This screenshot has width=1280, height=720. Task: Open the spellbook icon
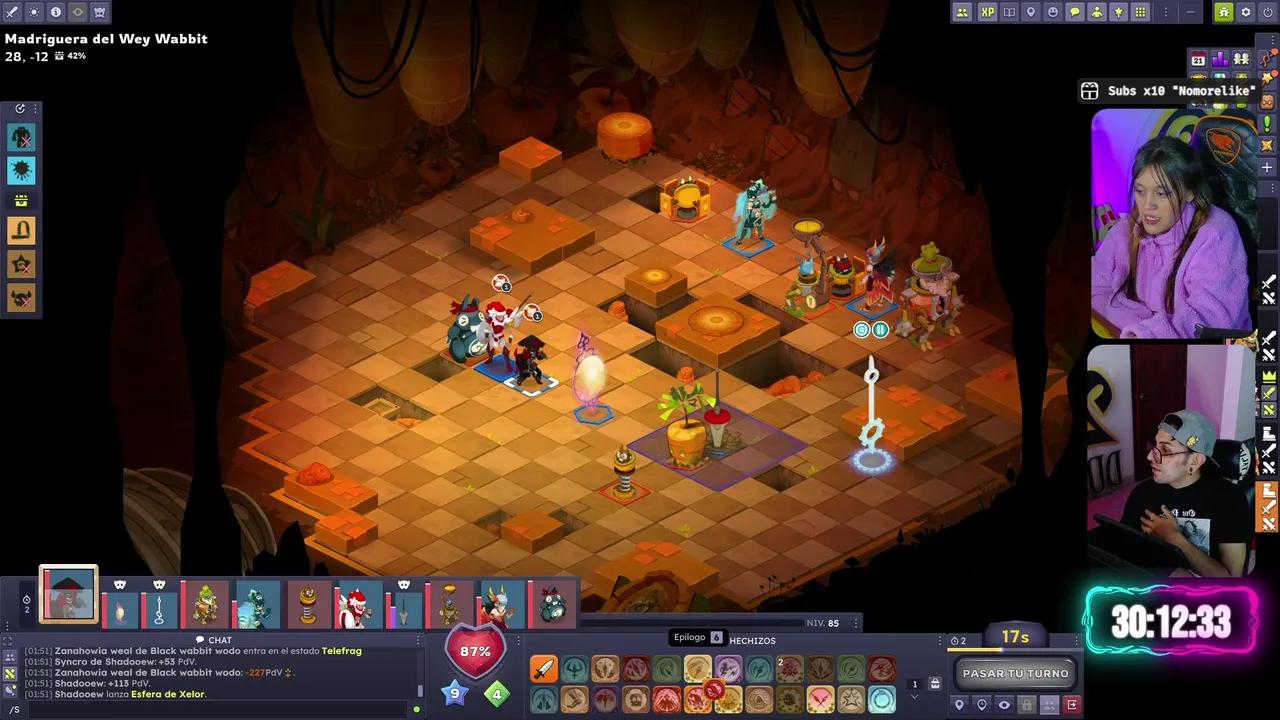(x=1009, y=12)
